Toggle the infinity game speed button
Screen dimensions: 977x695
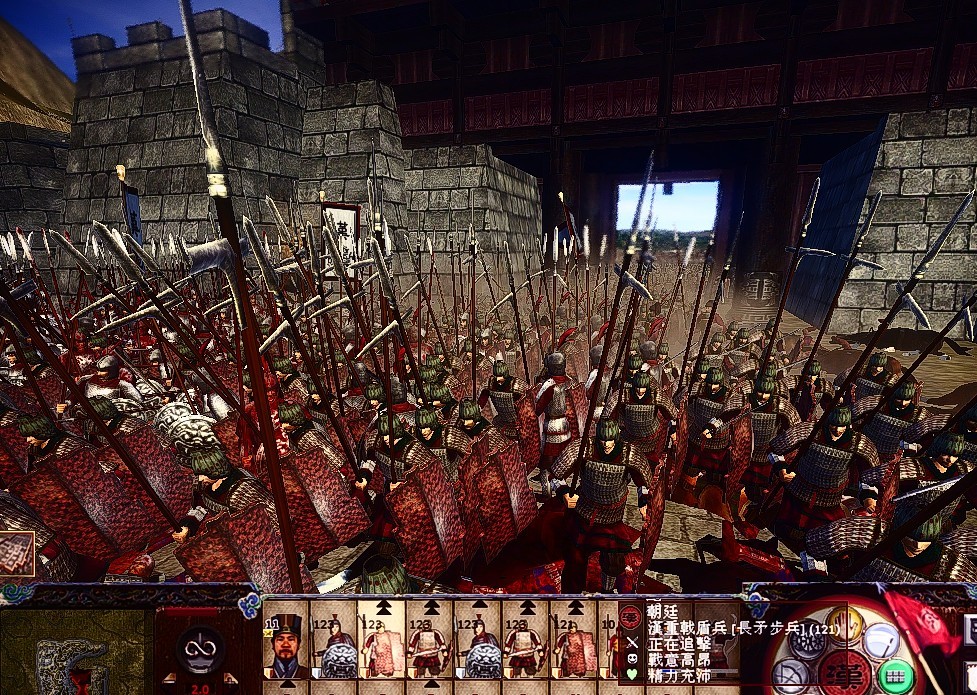pyautogui.click(x=200, y=649)
